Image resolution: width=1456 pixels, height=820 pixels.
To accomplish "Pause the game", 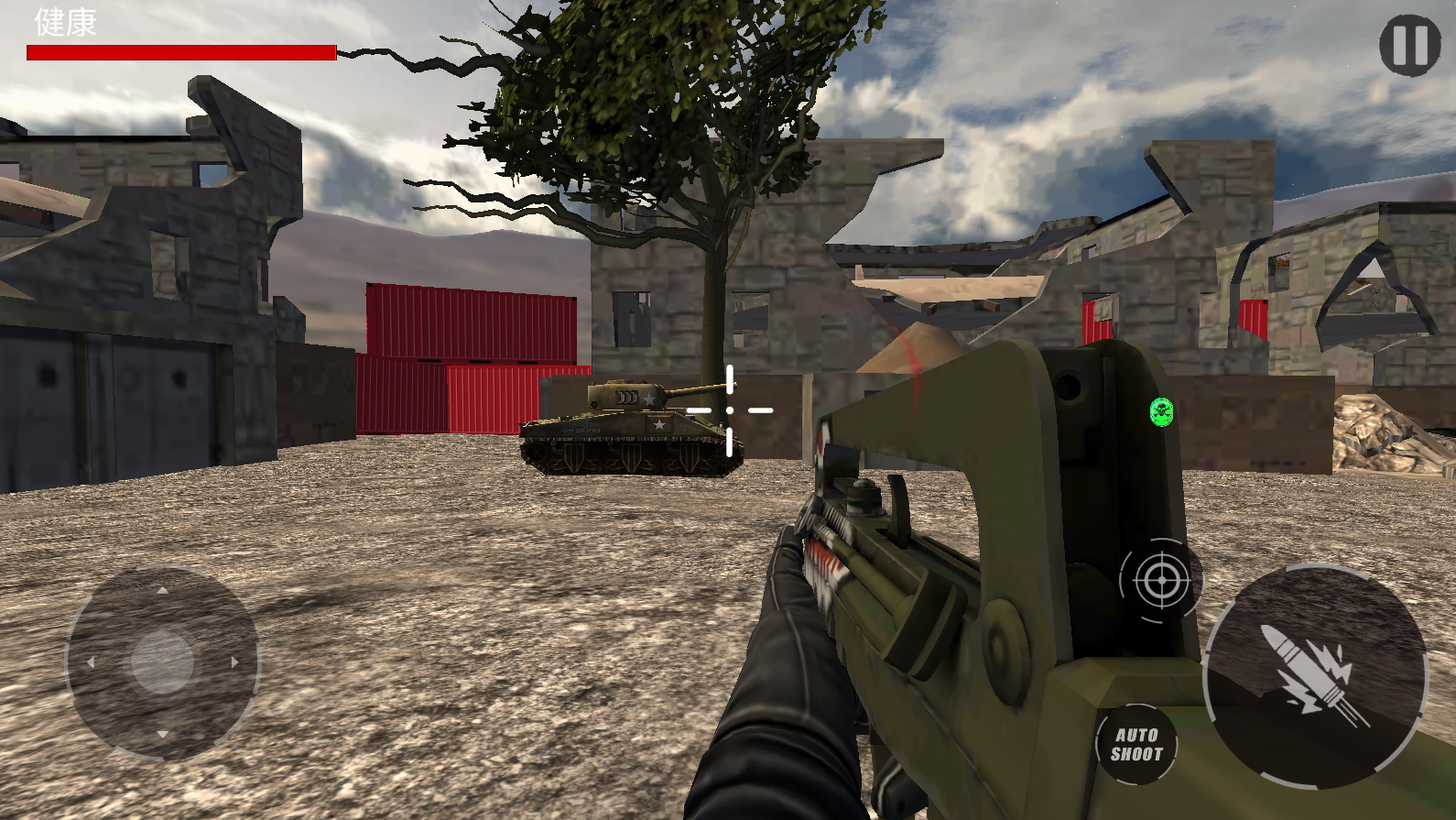I will tap(1409, 44).
